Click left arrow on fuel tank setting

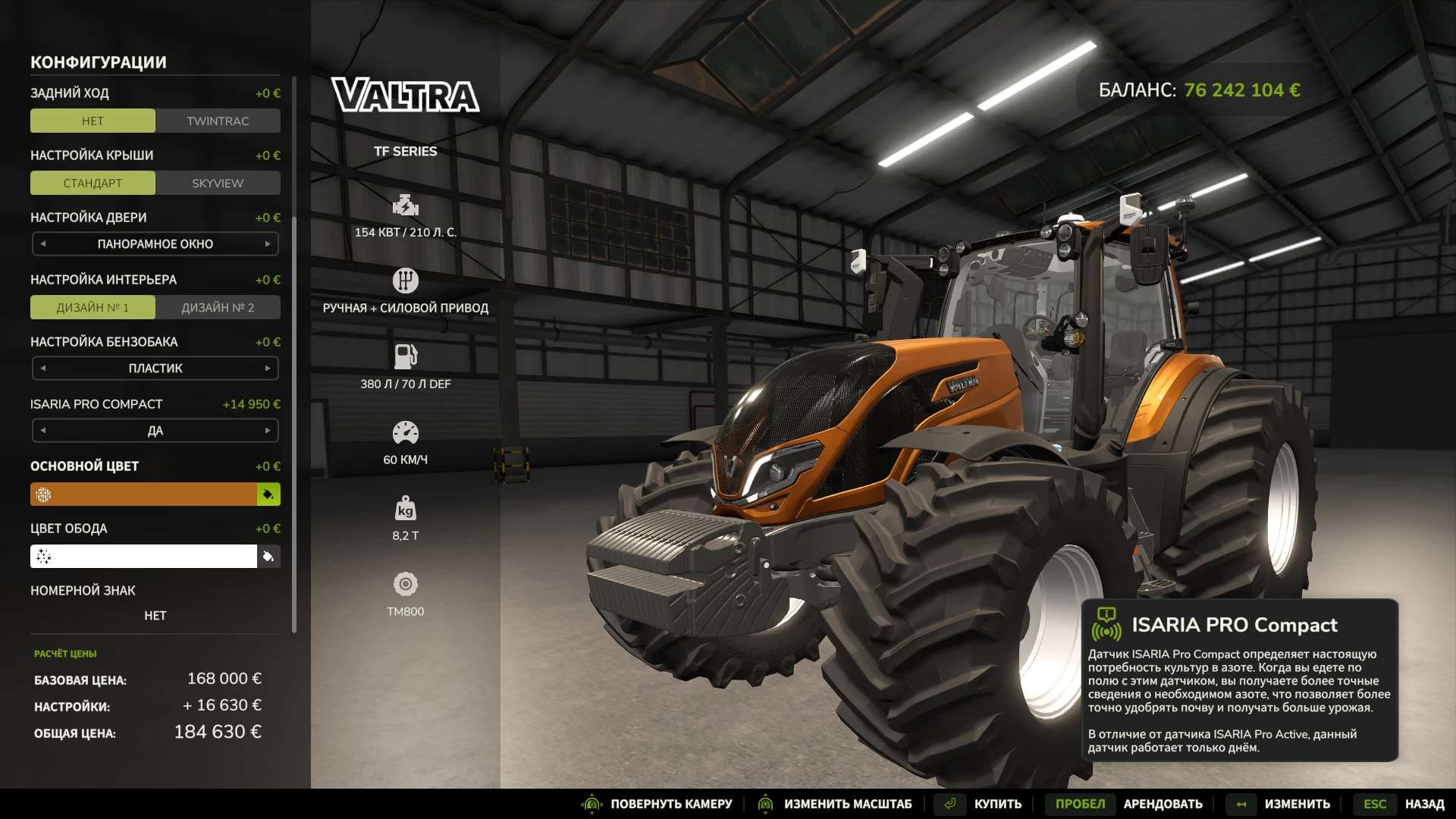(43, 369)
